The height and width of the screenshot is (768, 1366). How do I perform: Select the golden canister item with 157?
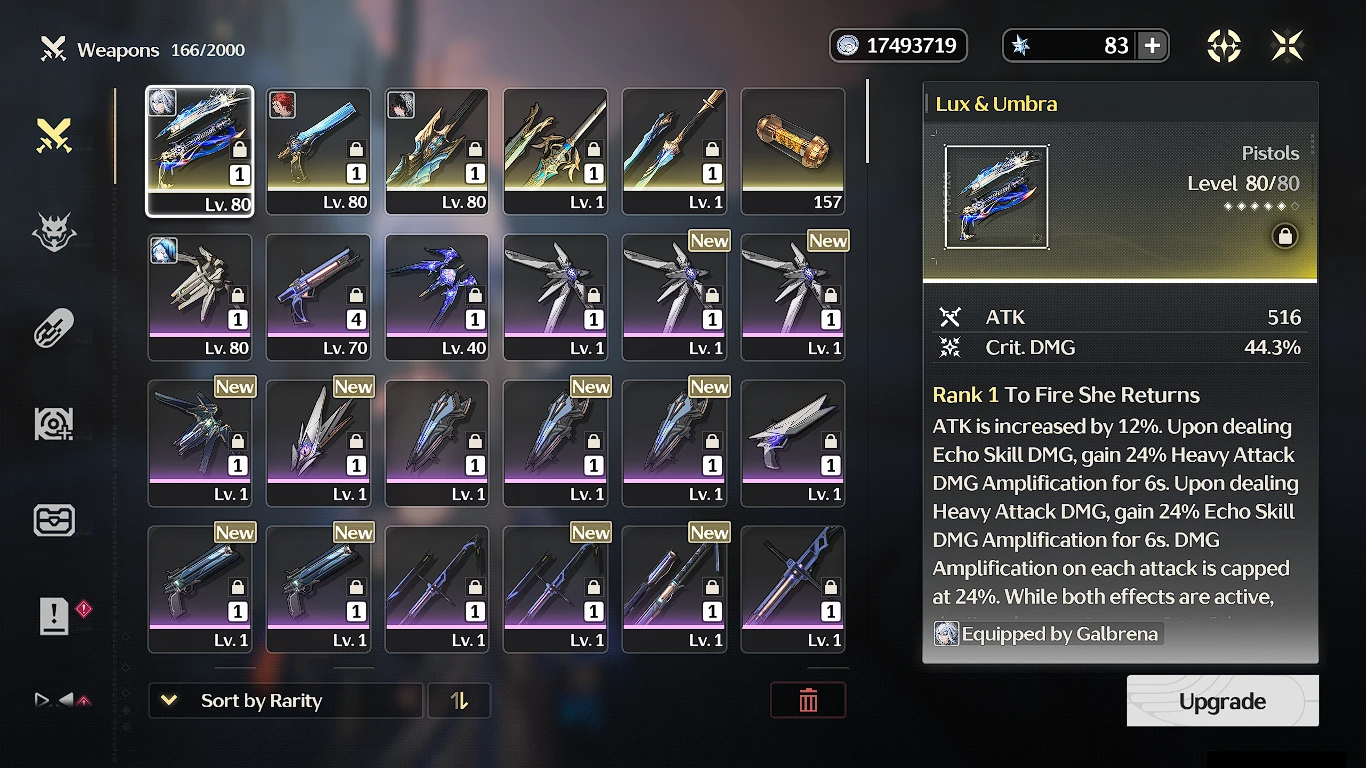(x=793, y=151)
